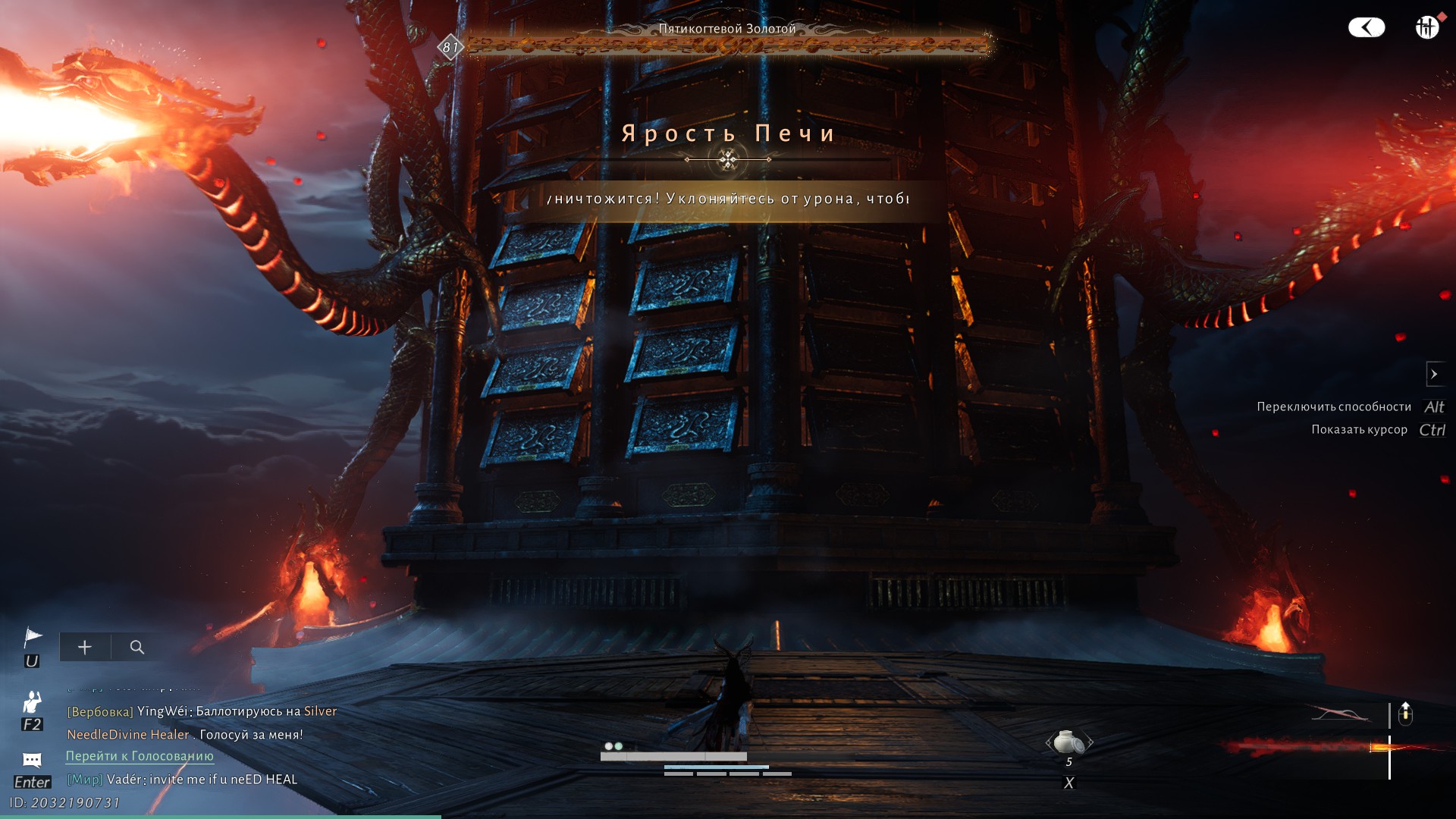Open the chat search magnifier
Viewport: 1456px width, 819px height.
(137, 647)
